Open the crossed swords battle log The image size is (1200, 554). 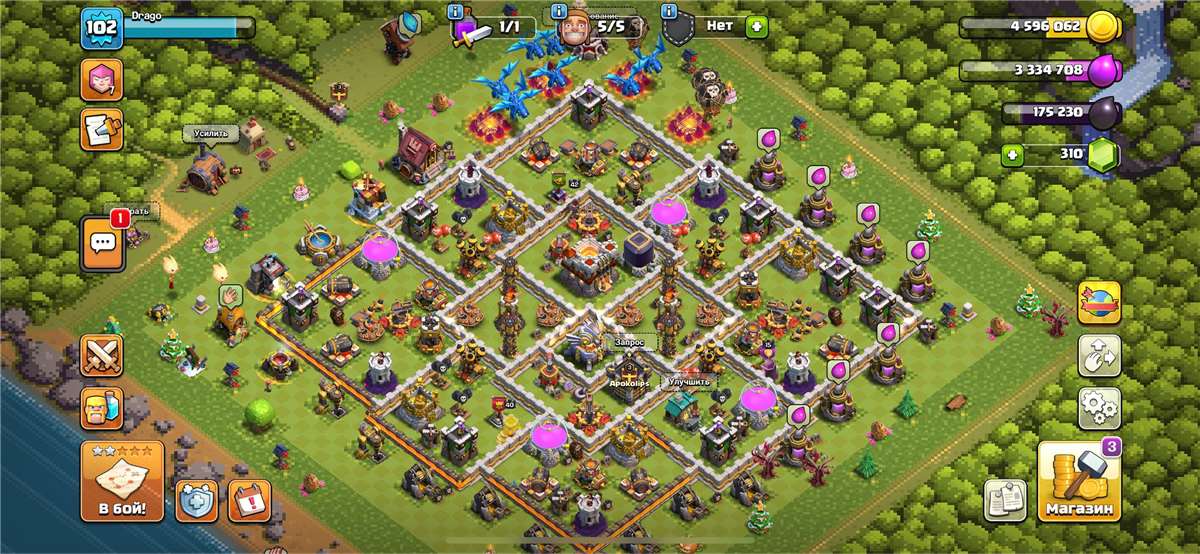point(102,357)
